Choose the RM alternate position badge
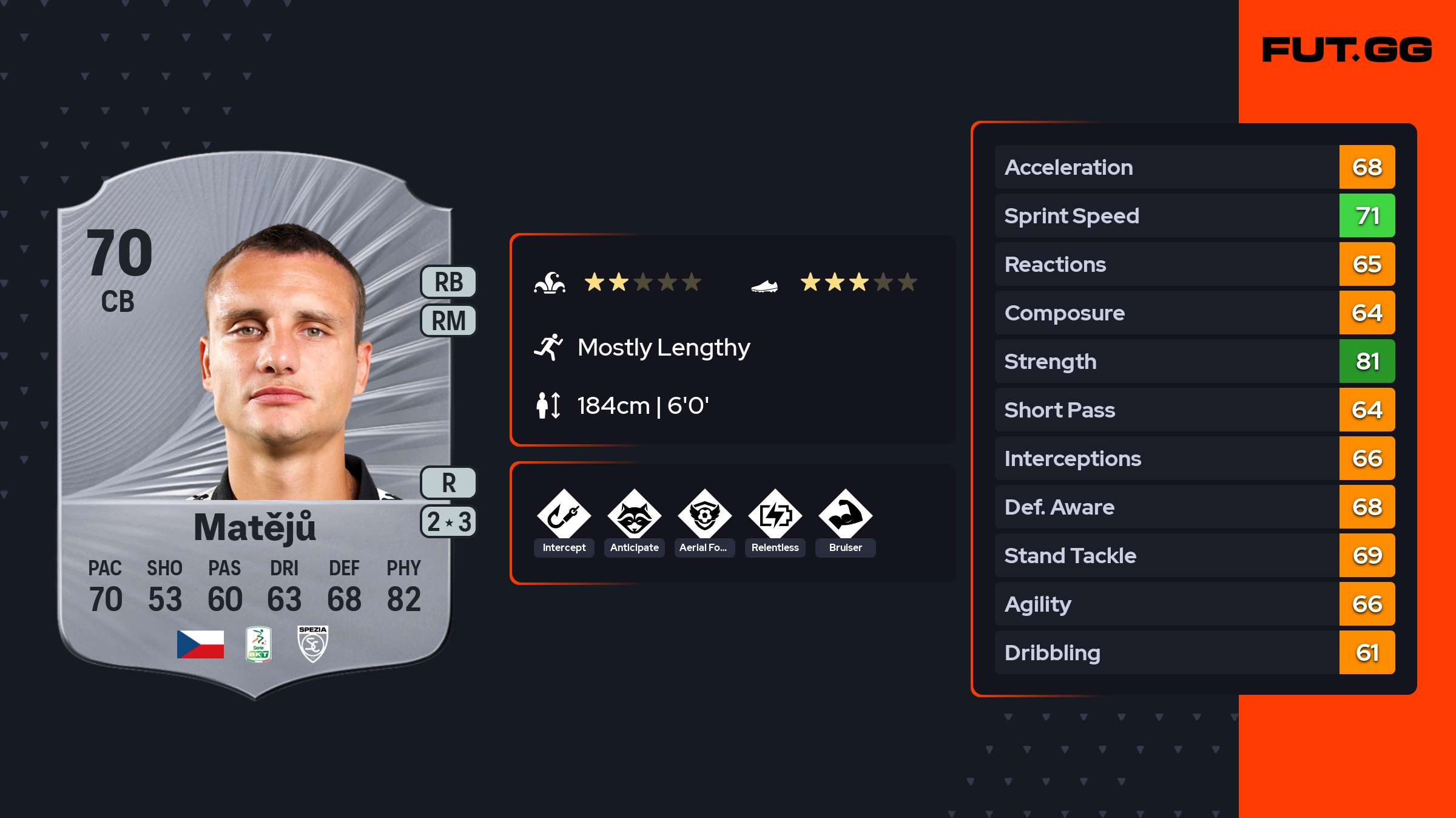This screenshot has width=1456, height=818. click(448, 320)
